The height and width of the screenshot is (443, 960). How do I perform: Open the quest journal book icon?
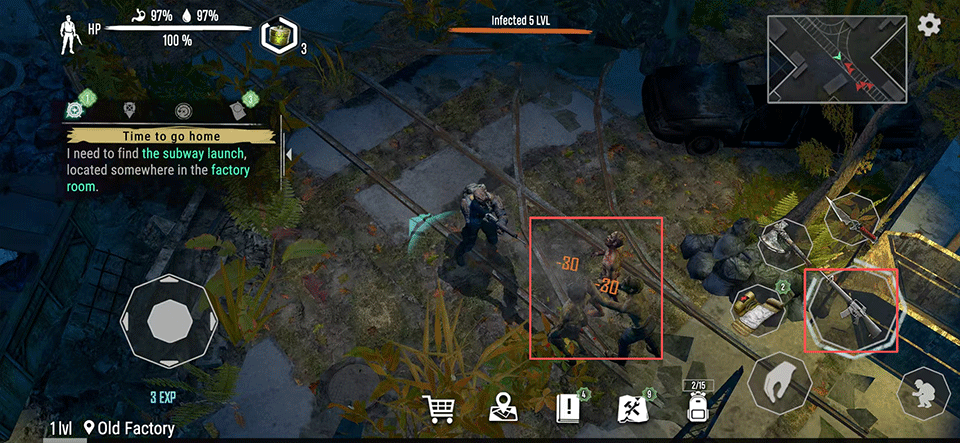click(x=568, y=409)
